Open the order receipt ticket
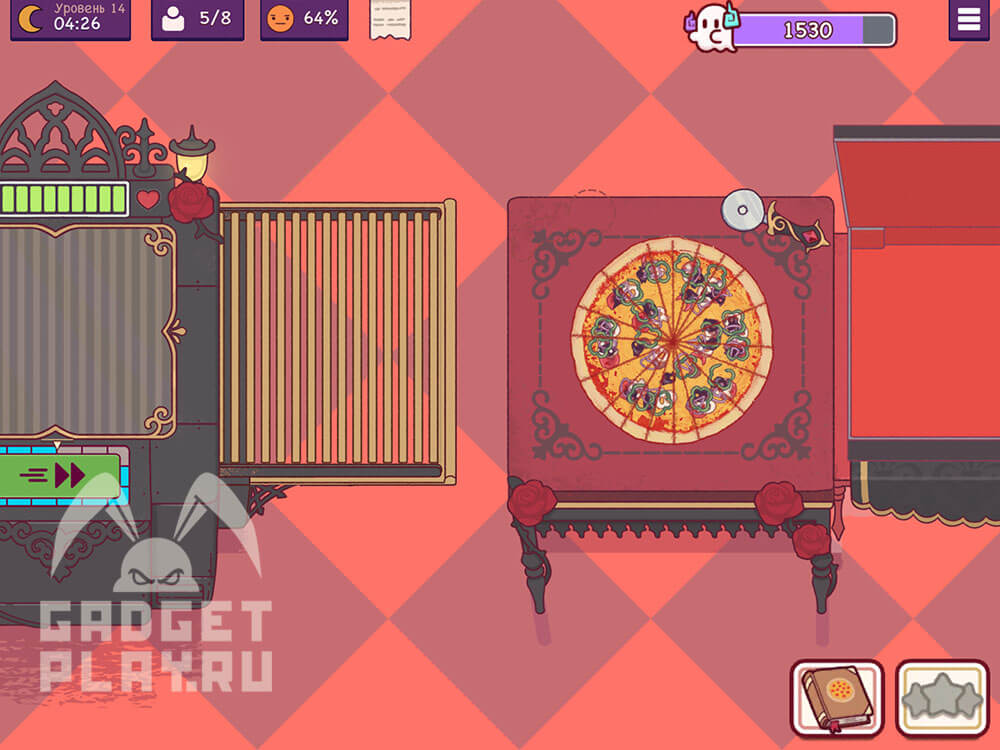This screenshot has height=750, width=1000. [x=390, y=19]
